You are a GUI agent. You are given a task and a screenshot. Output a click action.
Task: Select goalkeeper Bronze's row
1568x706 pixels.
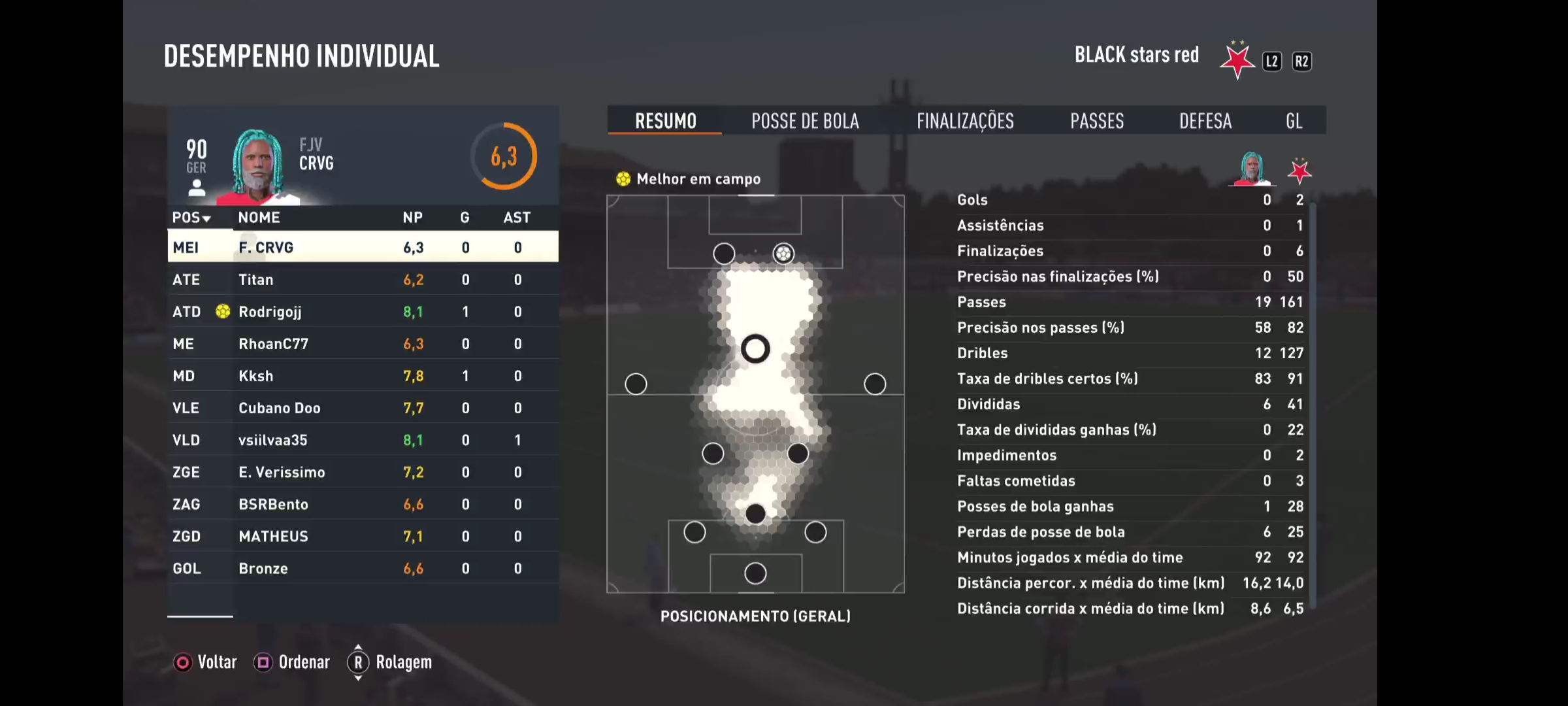[363, 568]
